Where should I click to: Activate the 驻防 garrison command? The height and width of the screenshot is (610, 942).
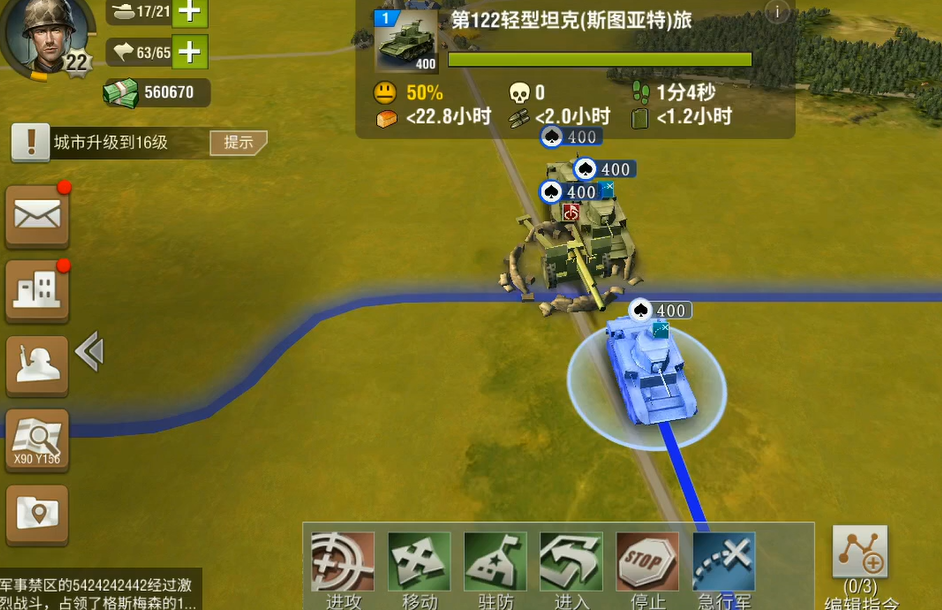coord(495,565)
